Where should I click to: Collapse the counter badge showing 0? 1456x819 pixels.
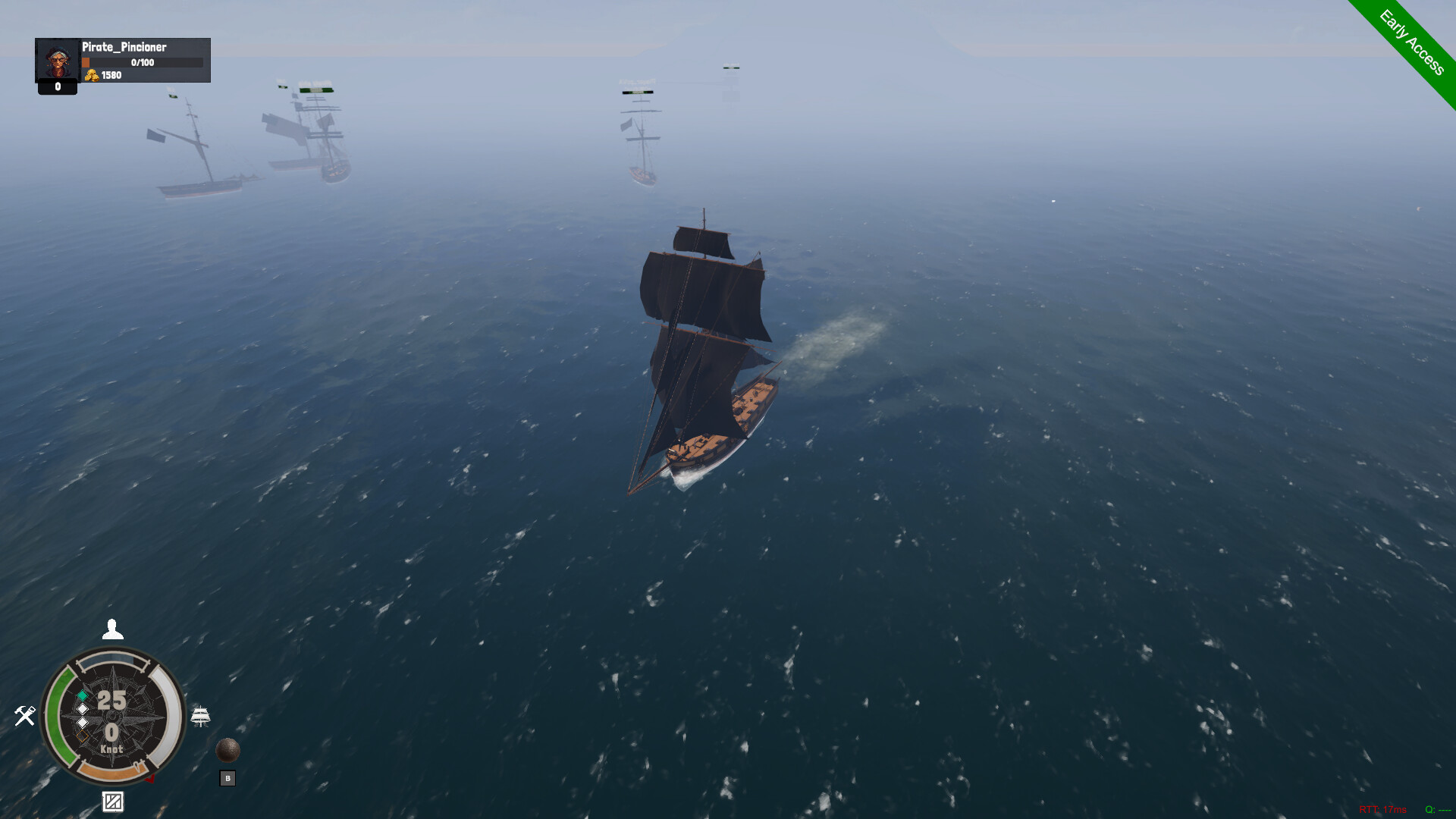56,88
